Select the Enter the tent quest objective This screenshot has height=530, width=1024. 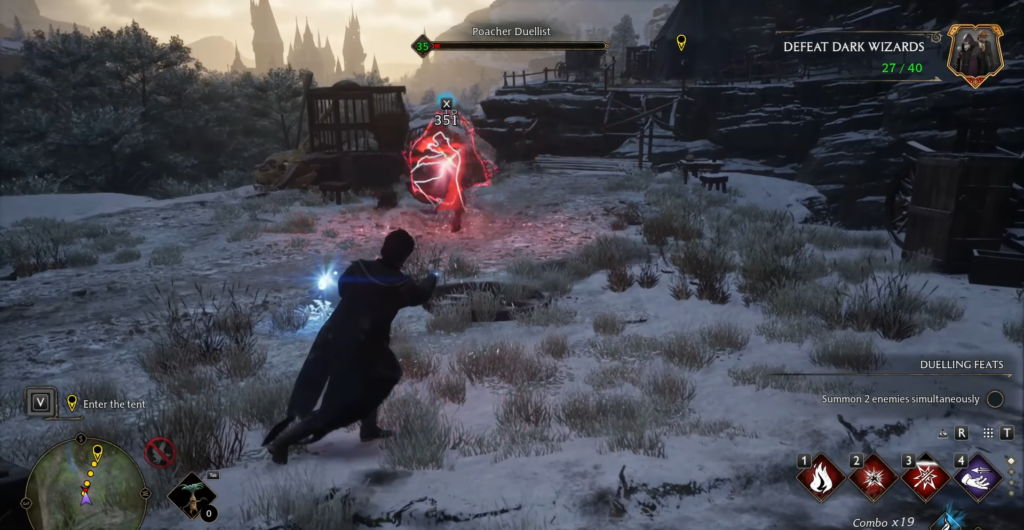point(114,404)
